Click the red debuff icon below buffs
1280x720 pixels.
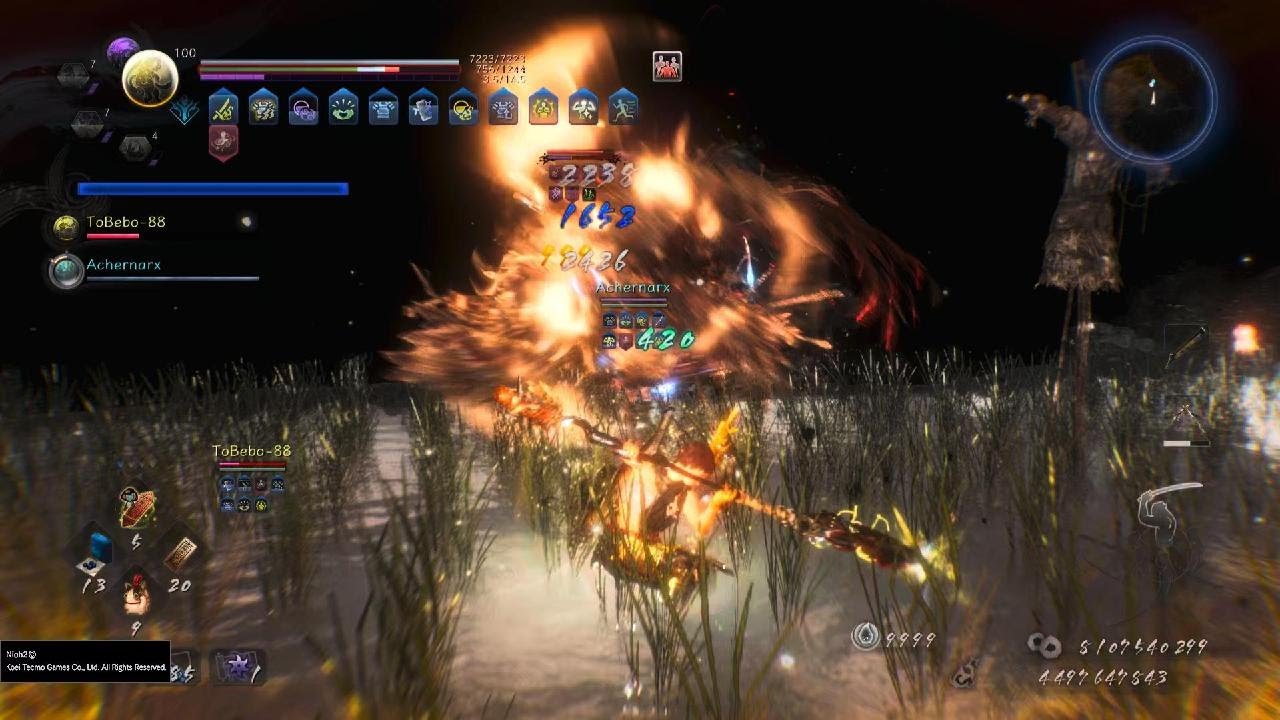coord(223,141)
